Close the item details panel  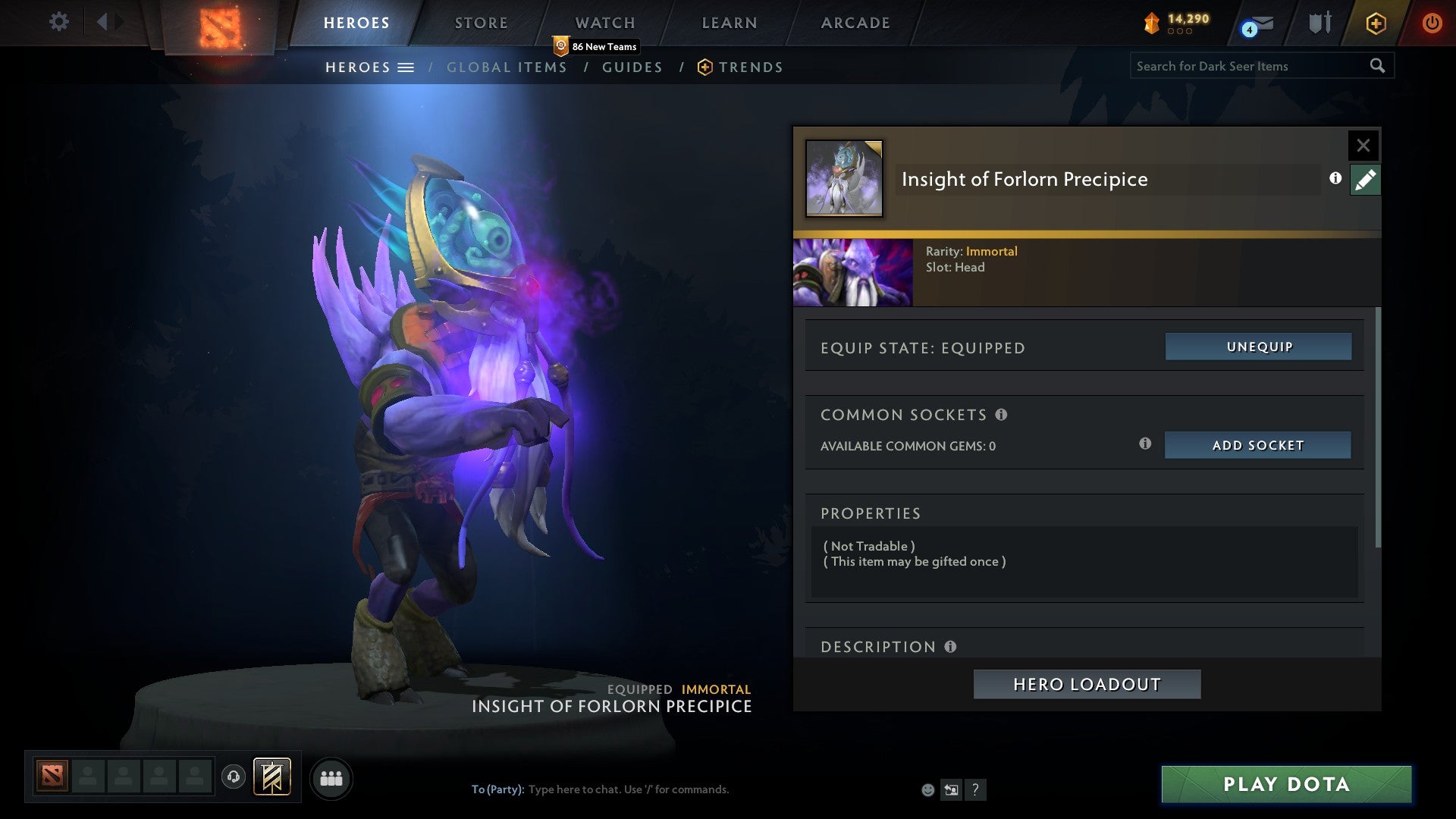pyautogui.click(x=1363, y=145)
